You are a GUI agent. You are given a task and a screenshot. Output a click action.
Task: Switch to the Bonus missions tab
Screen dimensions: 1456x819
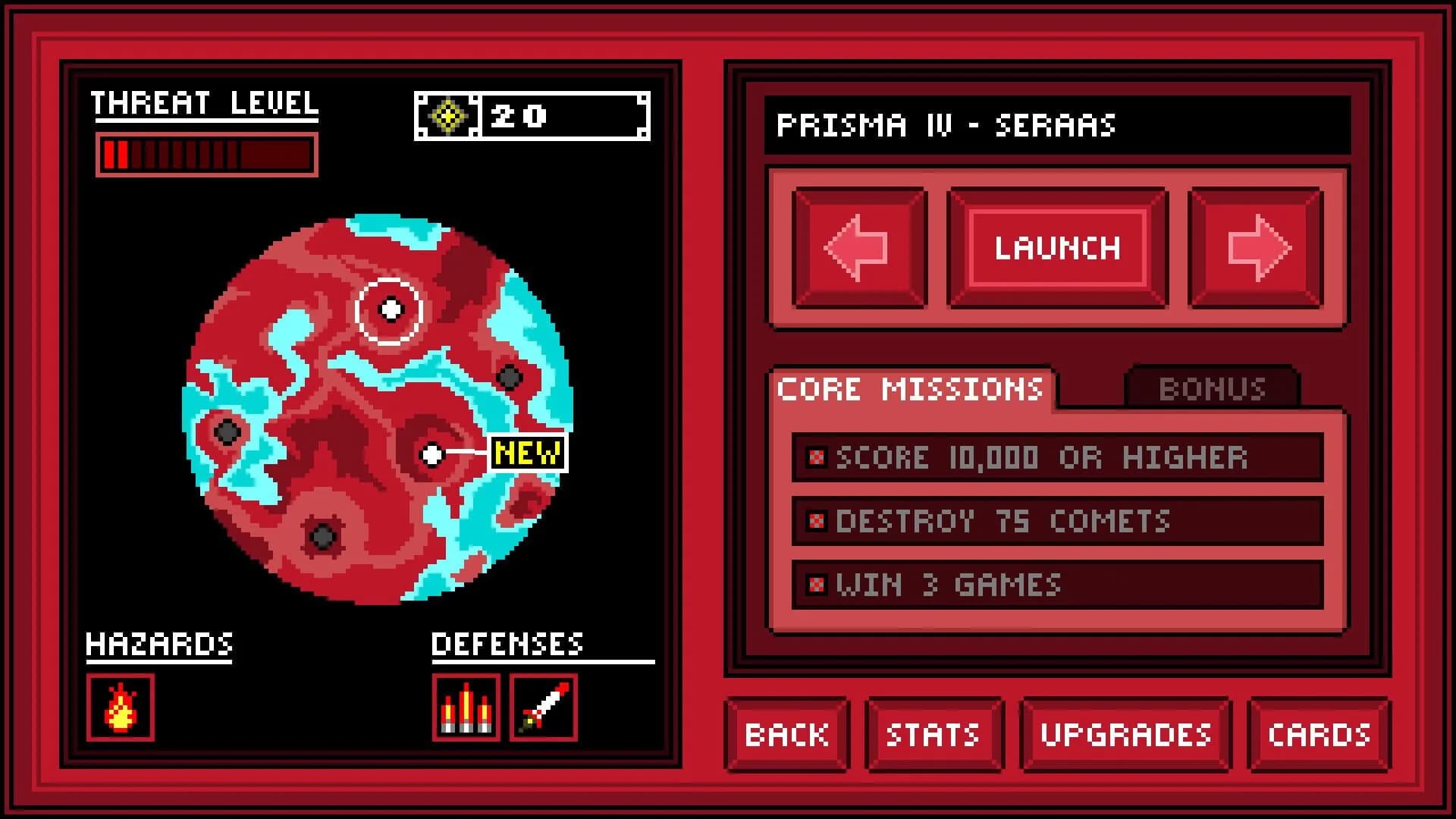(x=1212, y=388)
